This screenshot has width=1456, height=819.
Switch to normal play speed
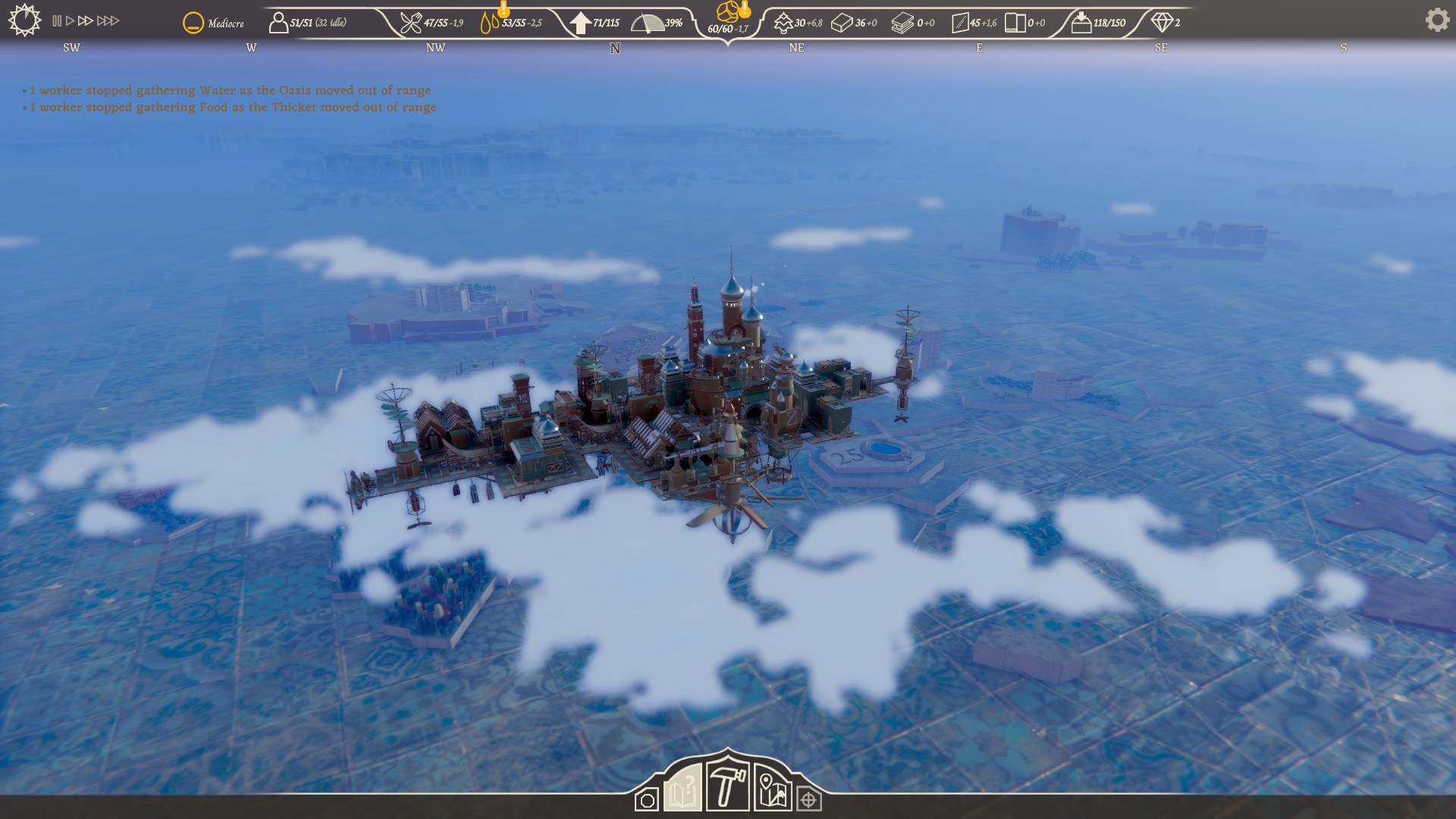pos(70,21)
